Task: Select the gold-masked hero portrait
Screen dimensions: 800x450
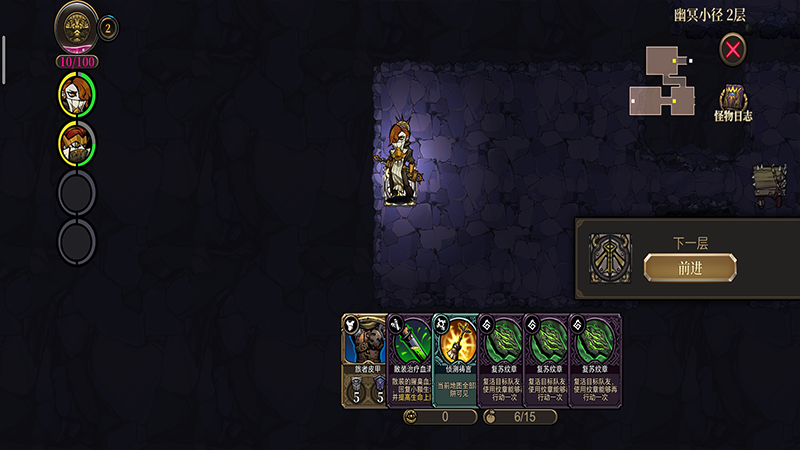Action: pyautogui.click(x=77, y=143)
